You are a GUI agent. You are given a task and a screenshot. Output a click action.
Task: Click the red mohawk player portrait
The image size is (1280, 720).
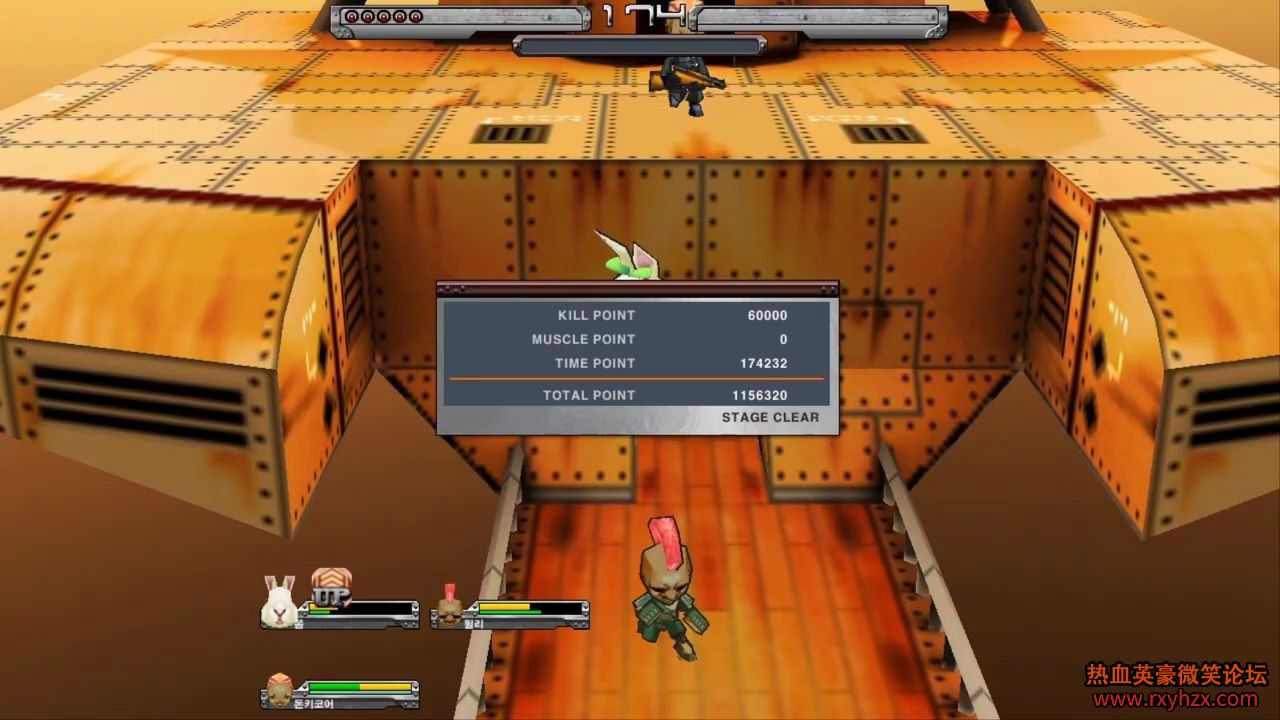[x=449, y=607]
